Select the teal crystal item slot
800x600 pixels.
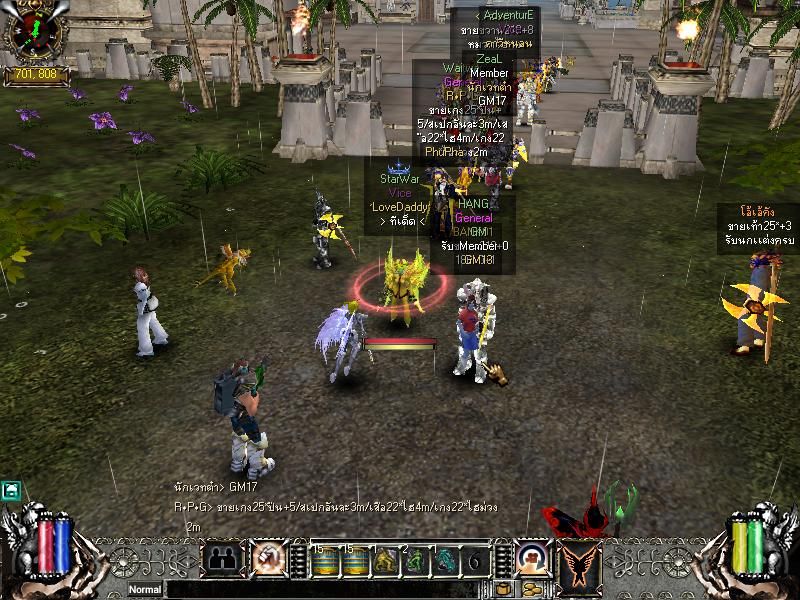click(446, 560)
